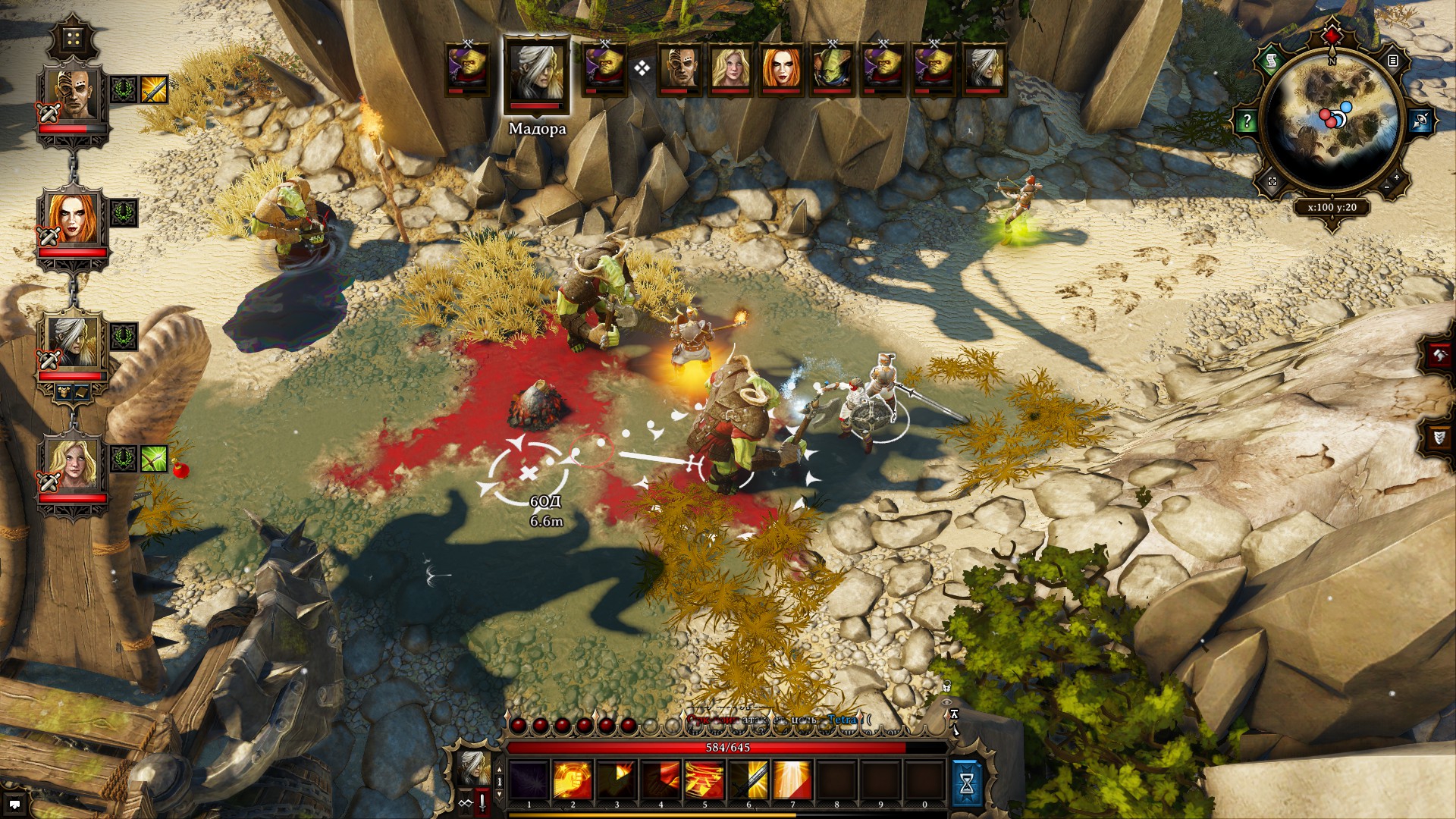Open the list menu button beside the minimap
The image size is (1456, 819).
pyautogui.click(x=1392, y=61)
